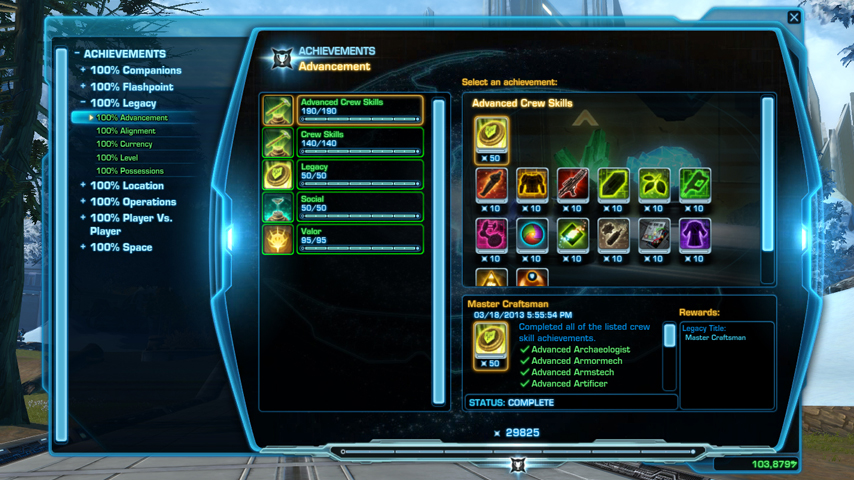The height and width of the screenshot is (480, 854).
Task: Expand the 100% Operations category
Action: tap(133, 202)
